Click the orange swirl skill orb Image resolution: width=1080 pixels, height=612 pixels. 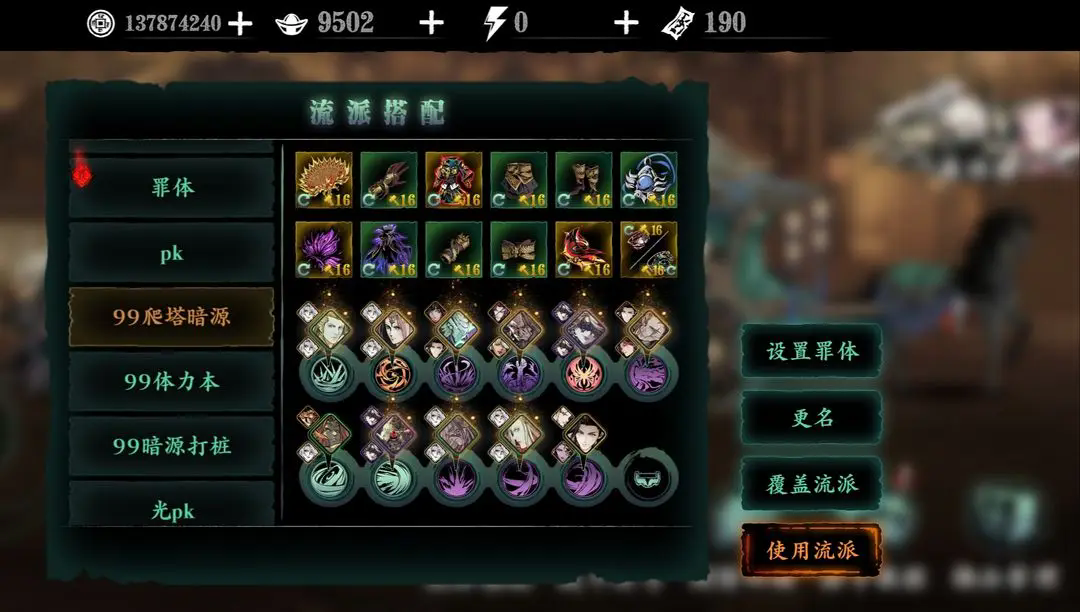[389, 373]
